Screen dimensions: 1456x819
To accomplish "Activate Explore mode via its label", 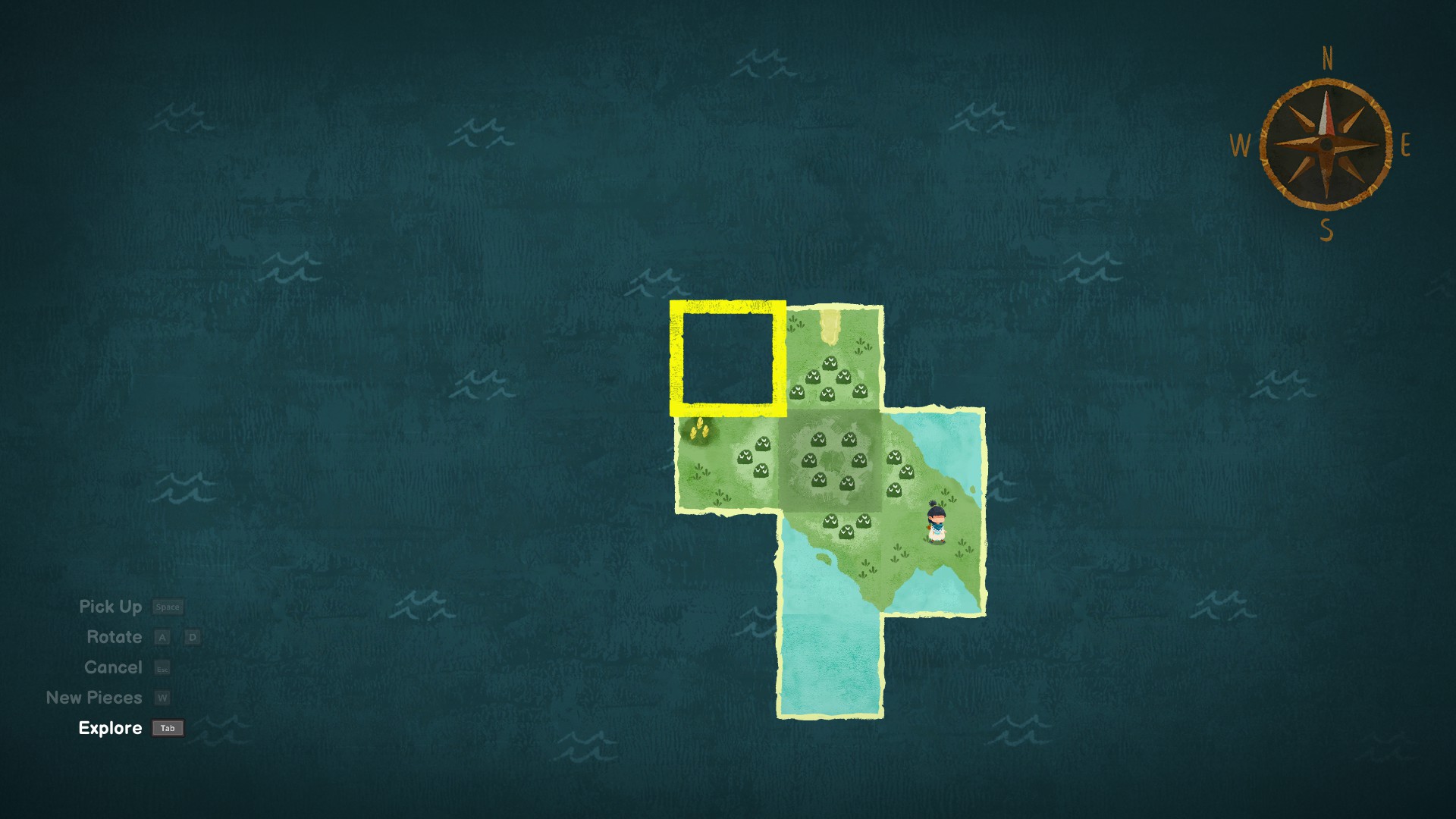I will click(x=110, y=728).
